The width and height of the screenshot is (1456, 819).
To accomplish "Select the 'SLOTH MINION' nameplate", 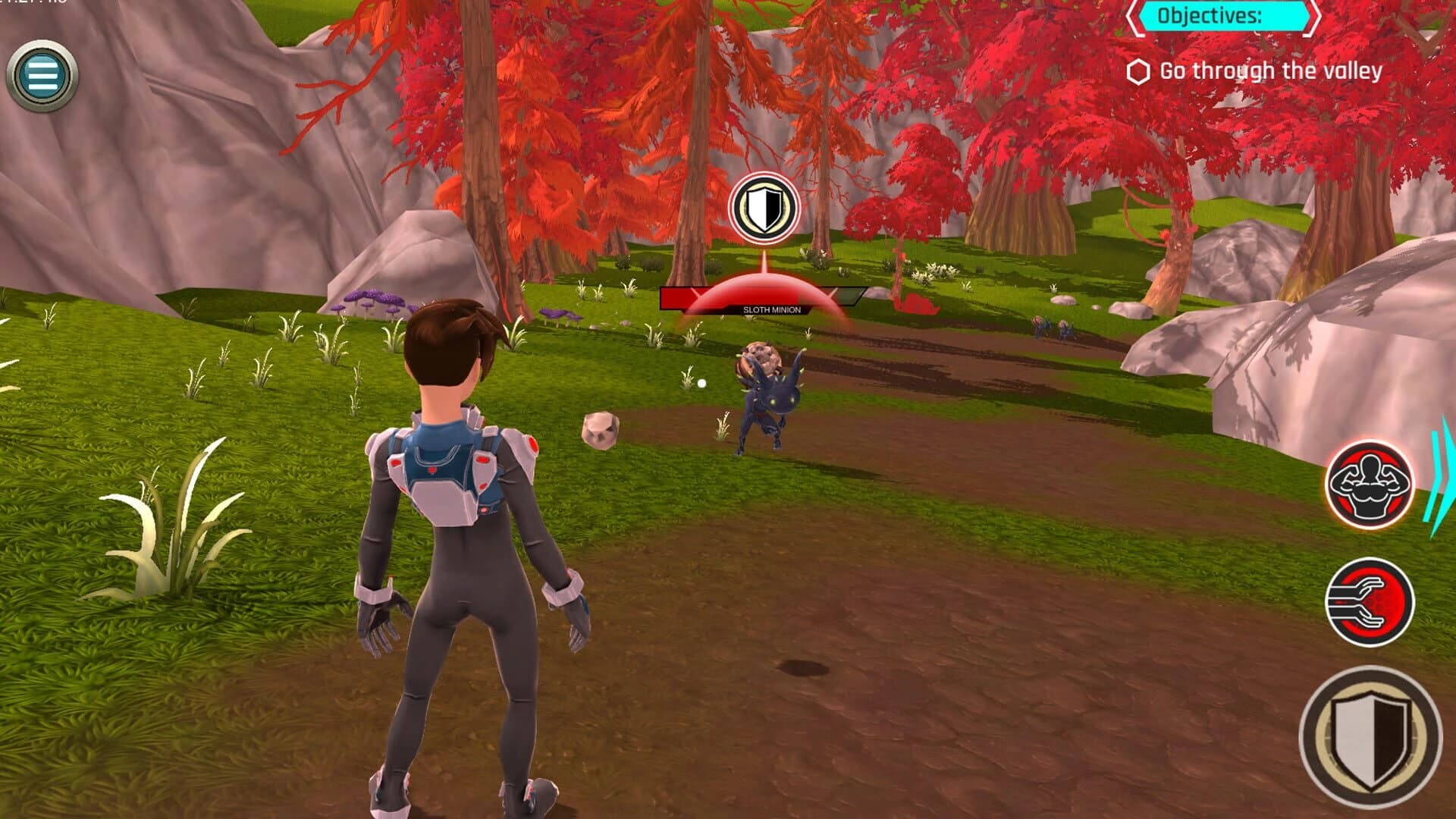I will (x=774, y=310).
